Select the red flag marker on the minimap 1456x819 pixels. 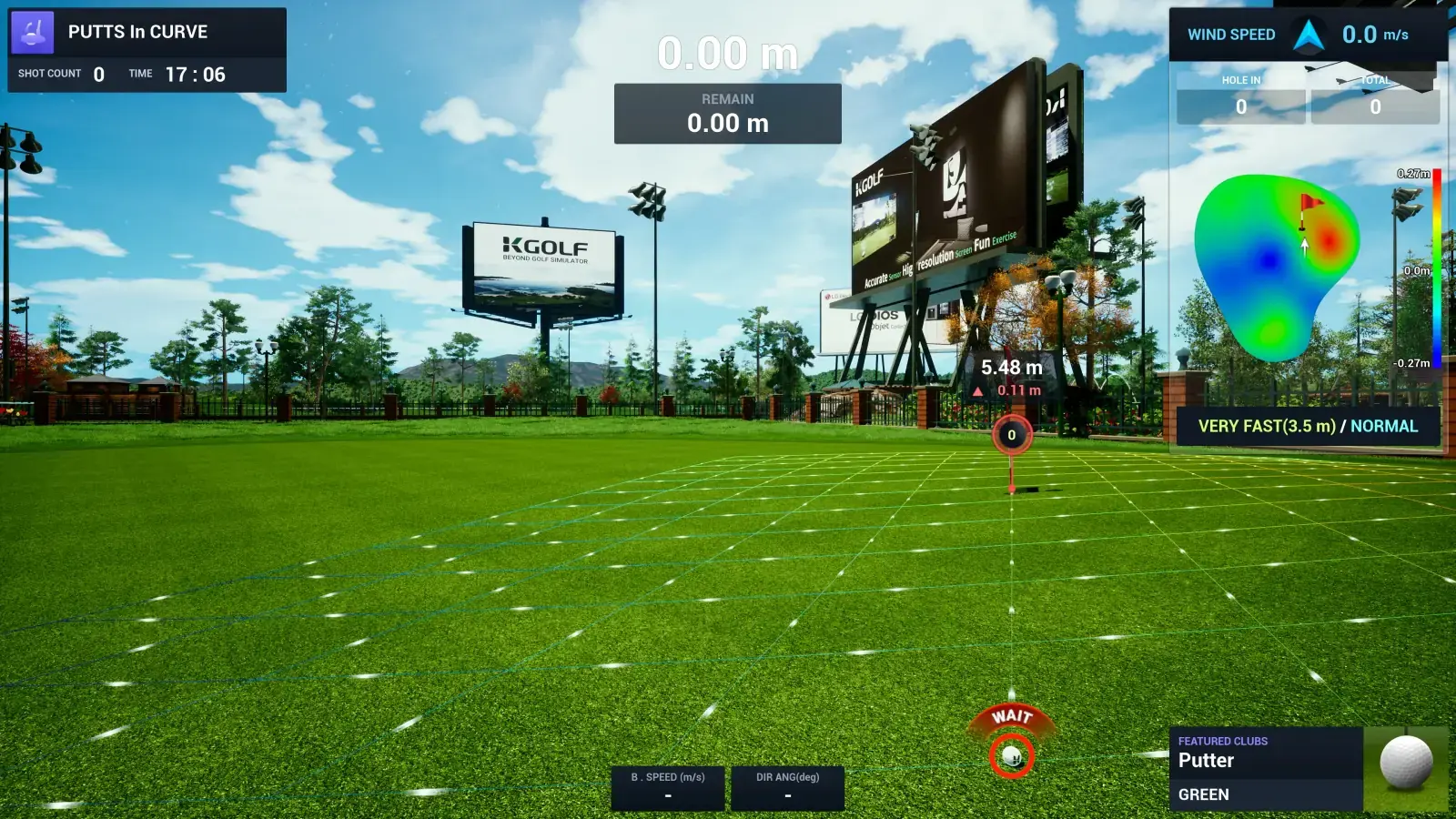[x=1308, y=206]
